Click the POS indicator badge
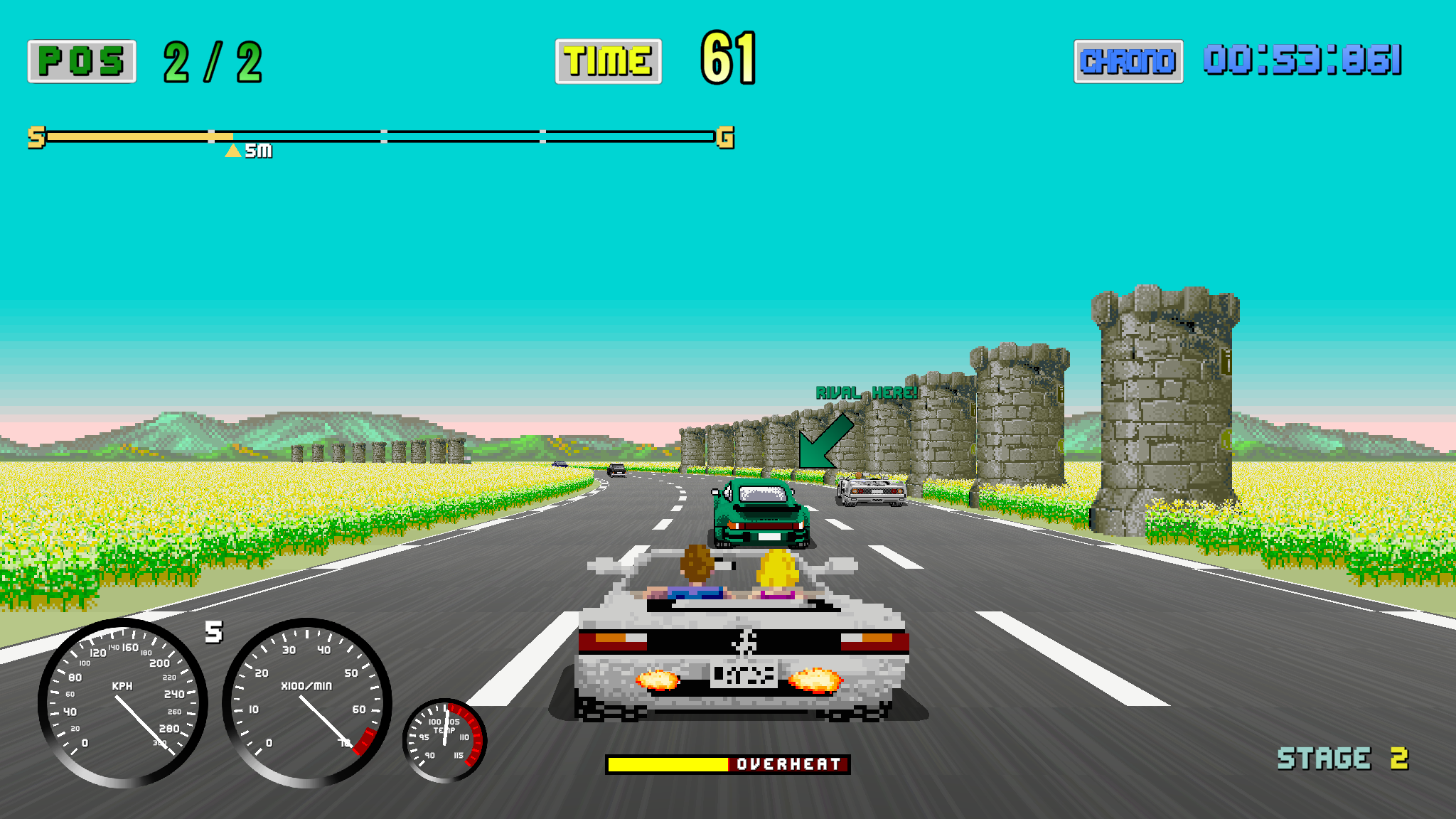This screenshot has height=819, width=1456. coord(80,61)
